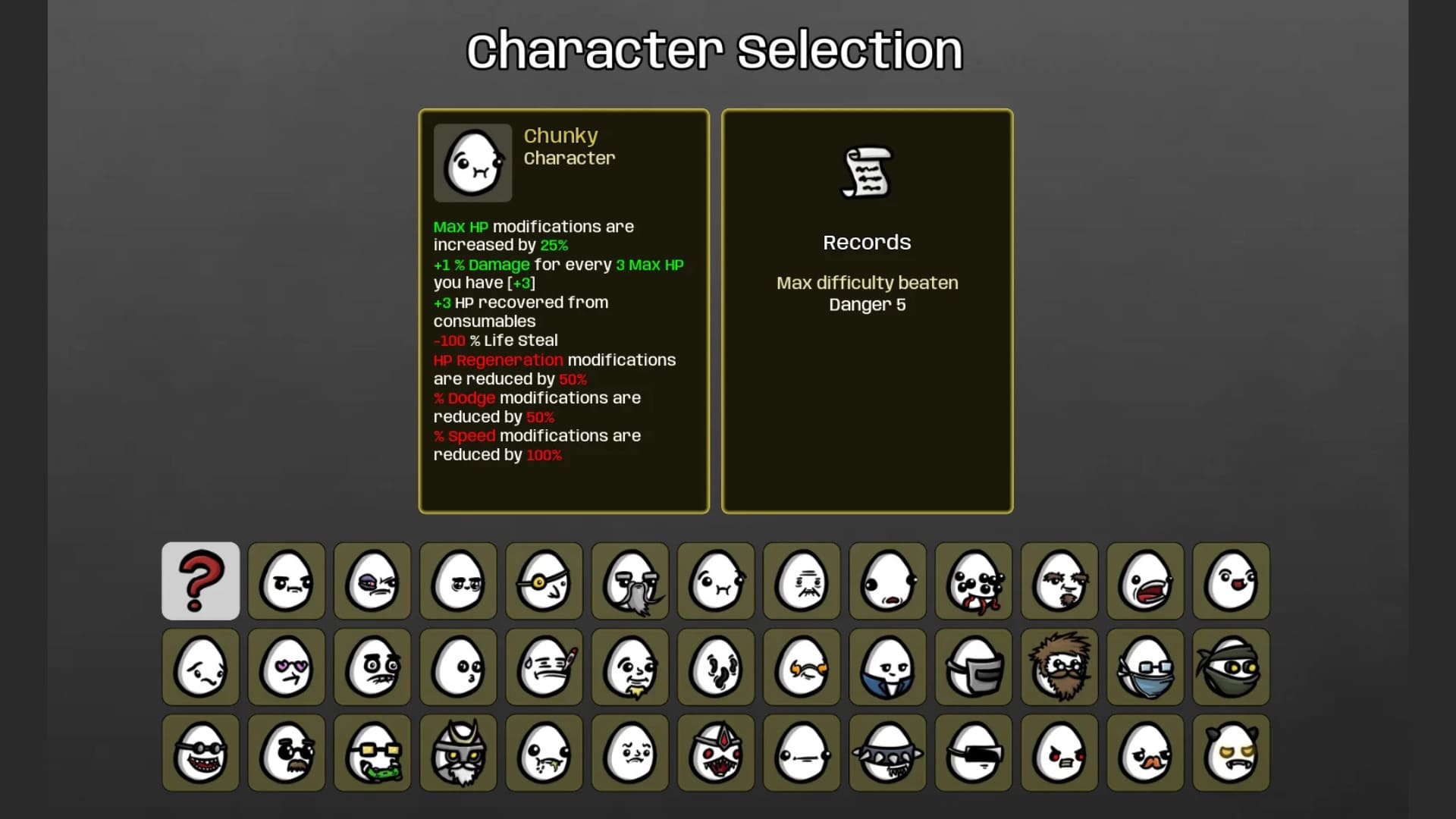Select the doctor wearing glasses and face mask
Viewport: 1456px width, 819px height.
tap(1145, 667)
